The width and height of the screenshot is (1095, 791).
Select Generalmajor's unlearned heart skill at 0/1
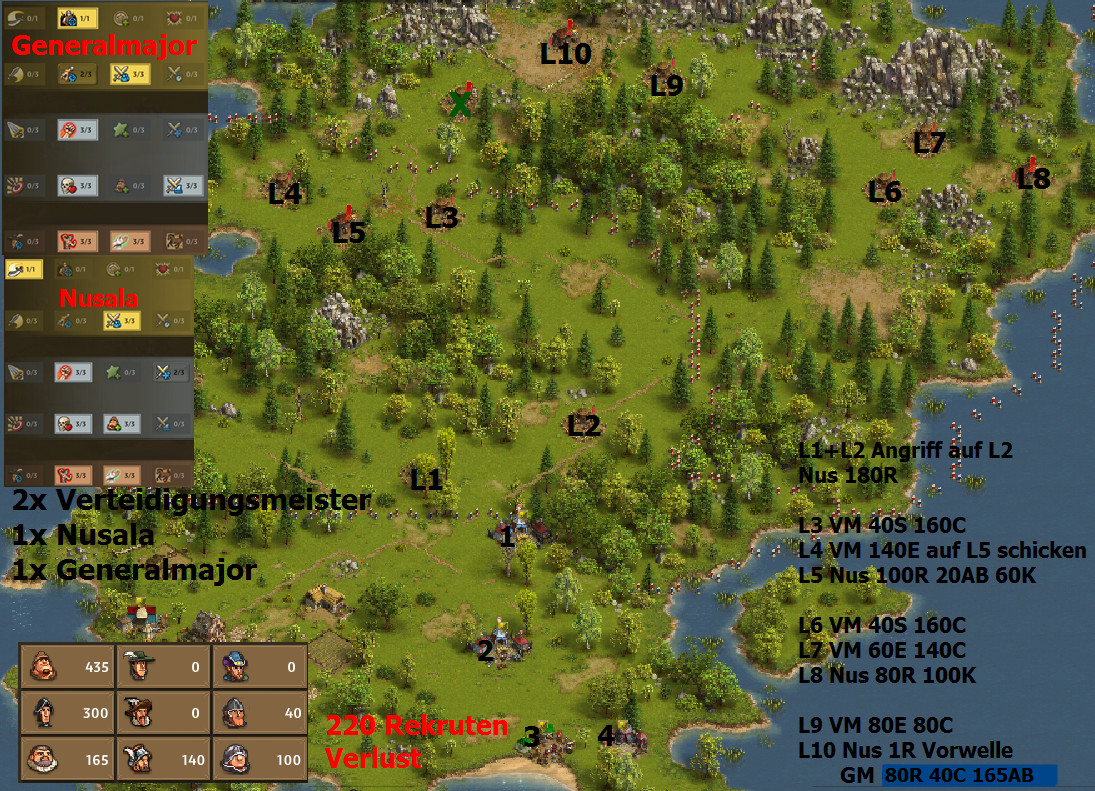[x=182, y=17]
